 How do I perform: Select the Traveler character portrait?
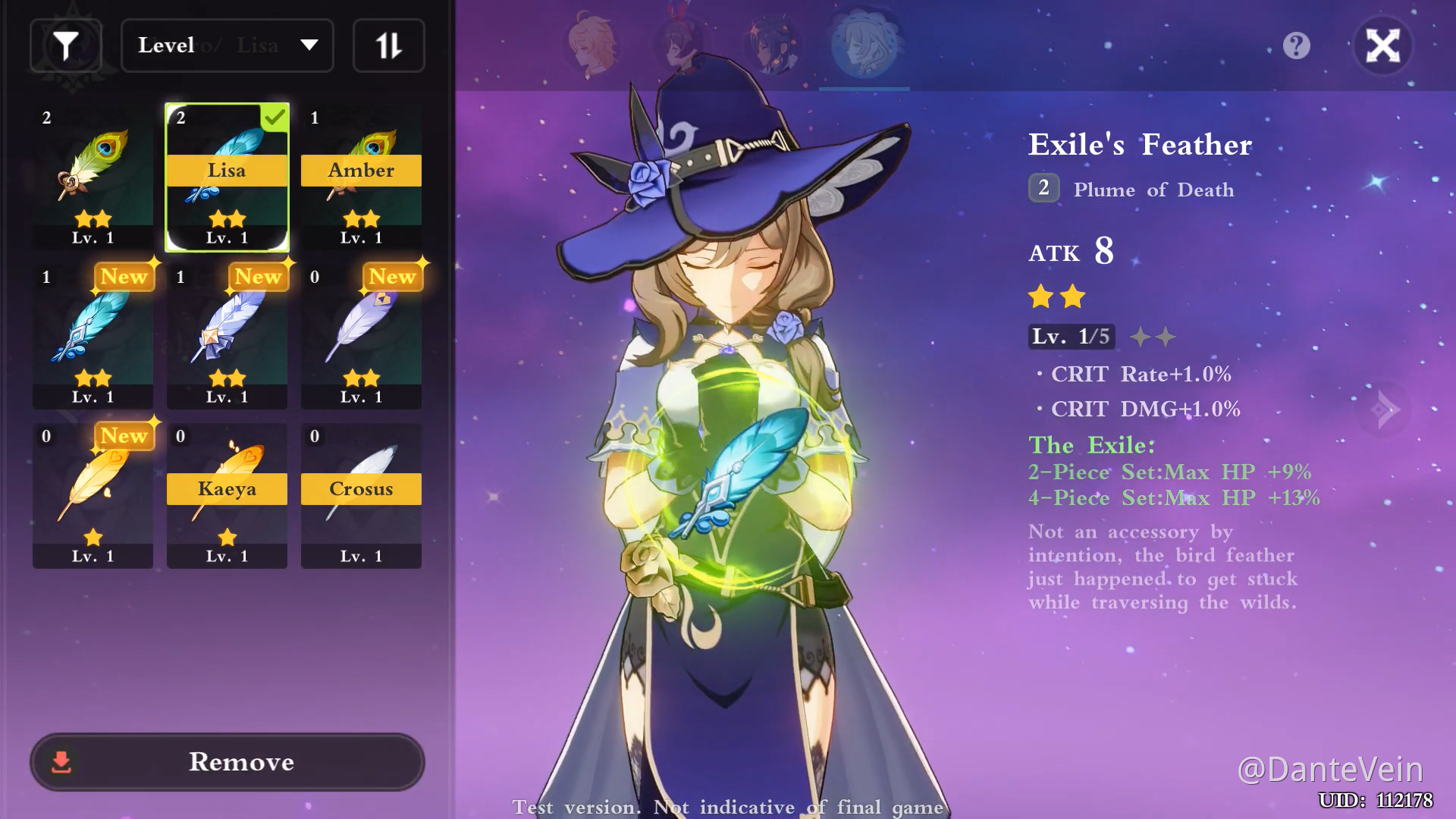coord(592,45)
